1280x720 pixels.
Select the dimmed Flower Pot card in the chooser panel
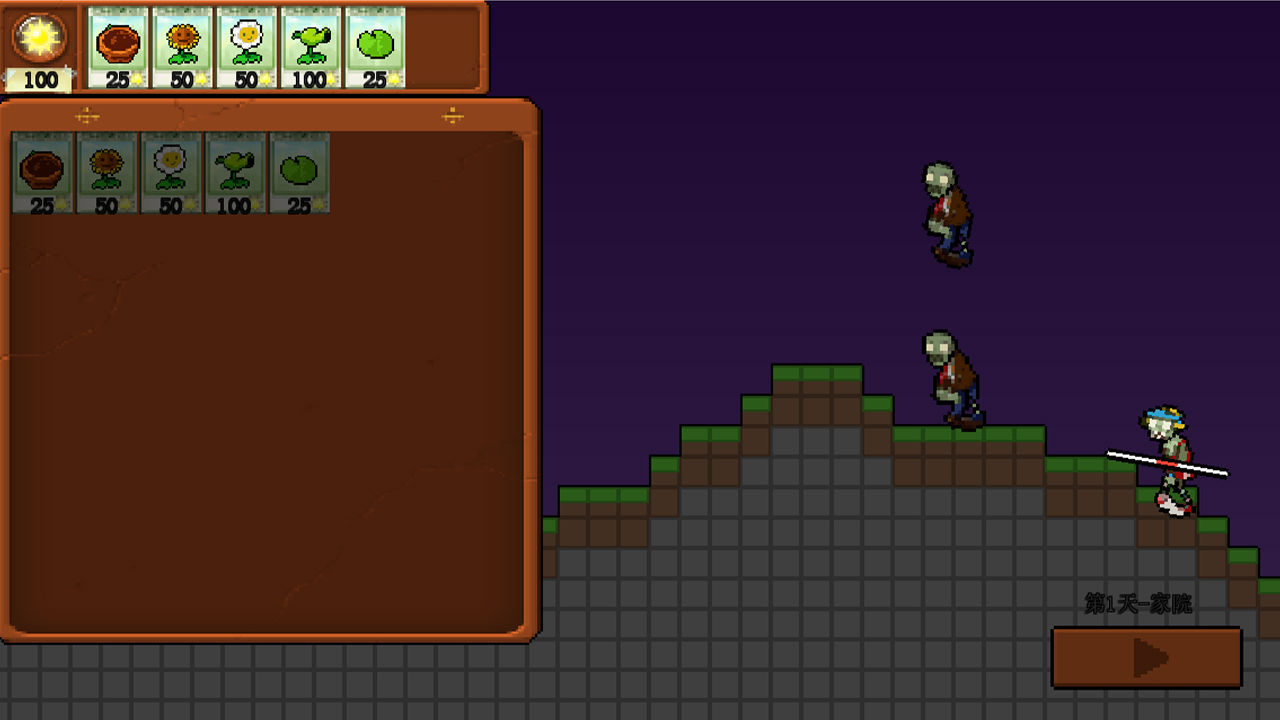click(x=42, y=173)
